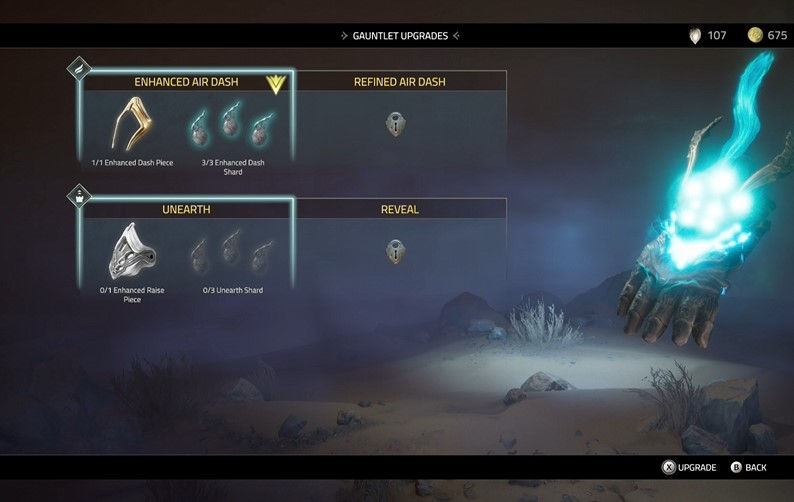Click the padlock under Refined Air Dash
This screenshot has height=502, width=794.
(396, 124)
